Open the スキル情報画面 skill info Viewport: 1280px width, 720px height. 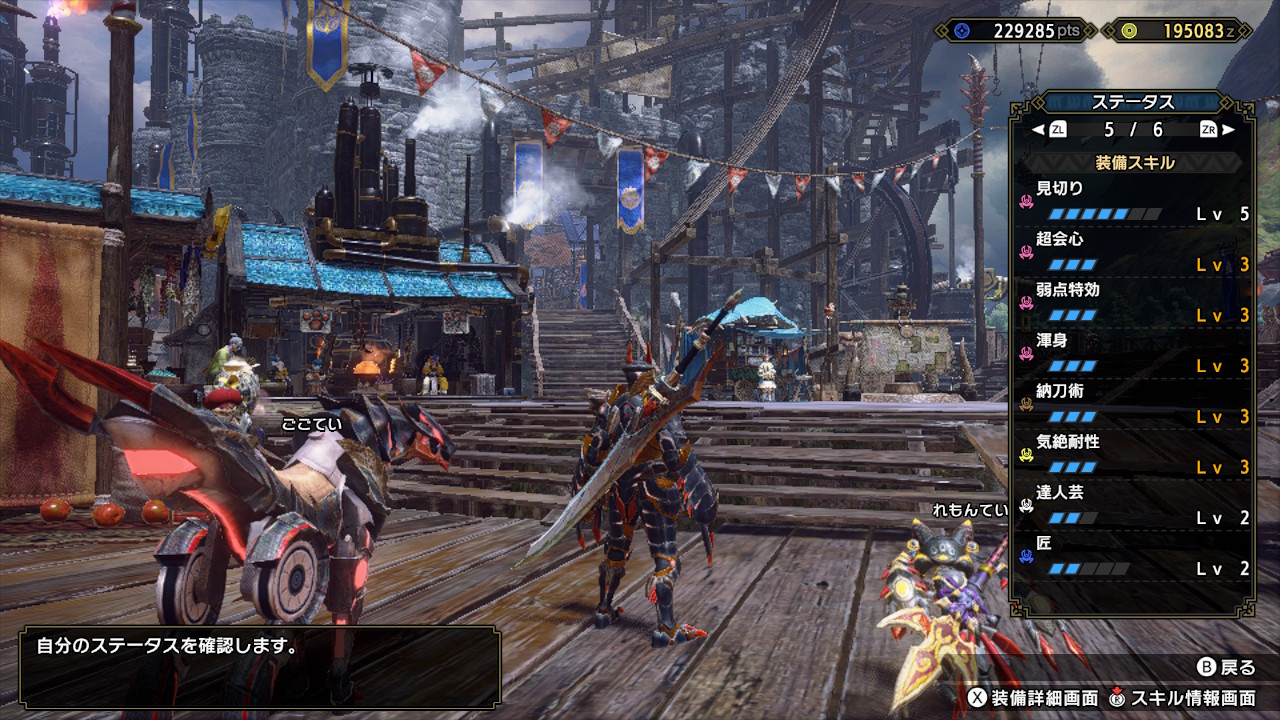coord(1182,697)
